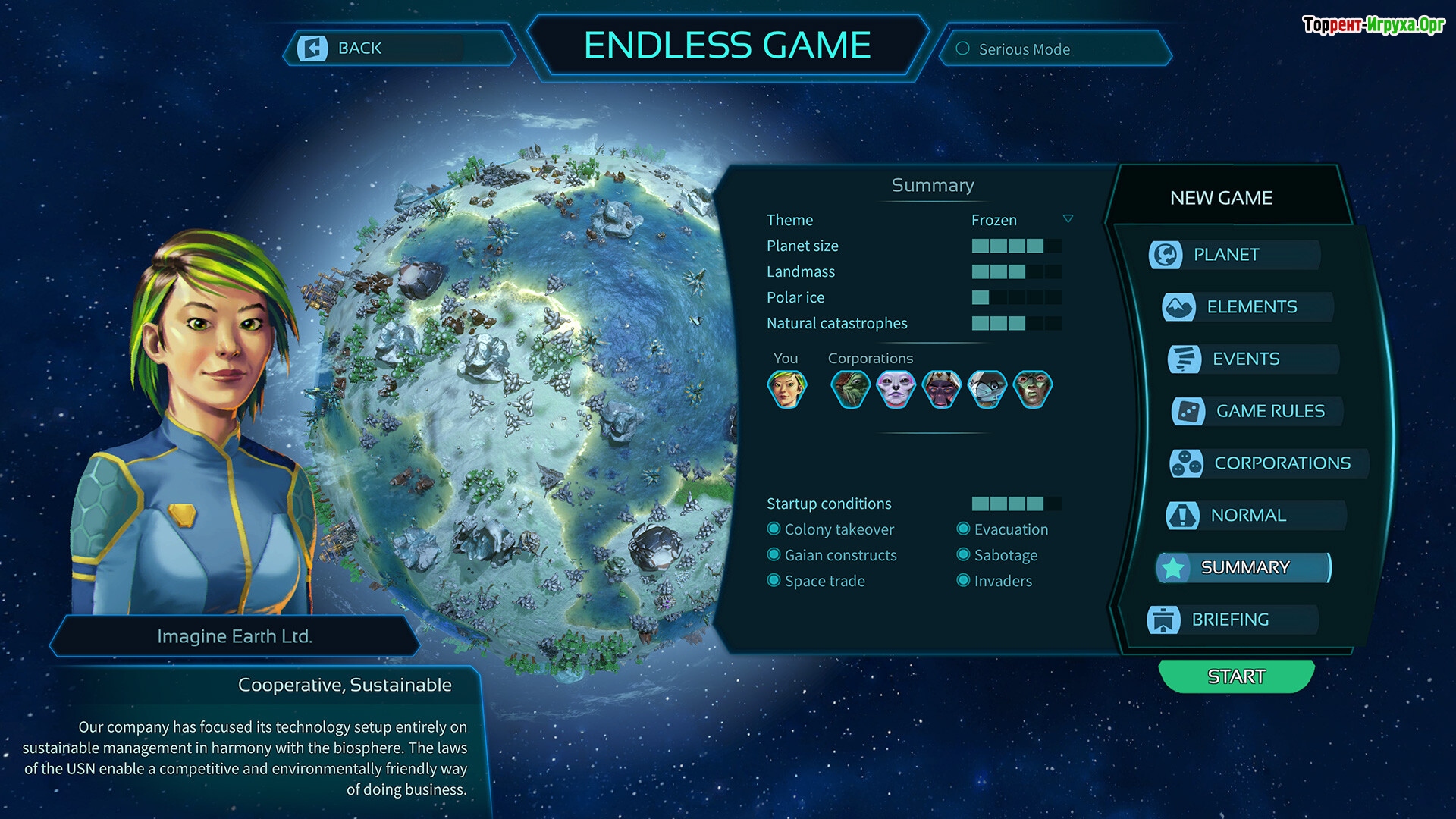Start the endless game
The image size is (1456, 819).
(1236, 676)
